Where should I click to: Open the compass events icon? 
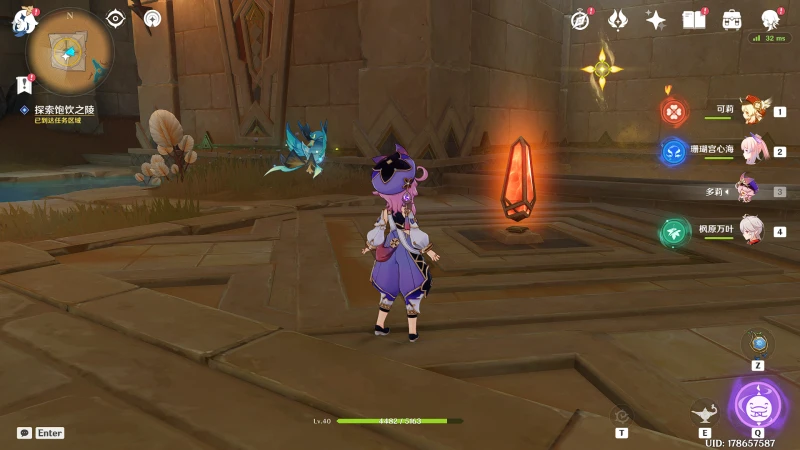click(580, 20)
